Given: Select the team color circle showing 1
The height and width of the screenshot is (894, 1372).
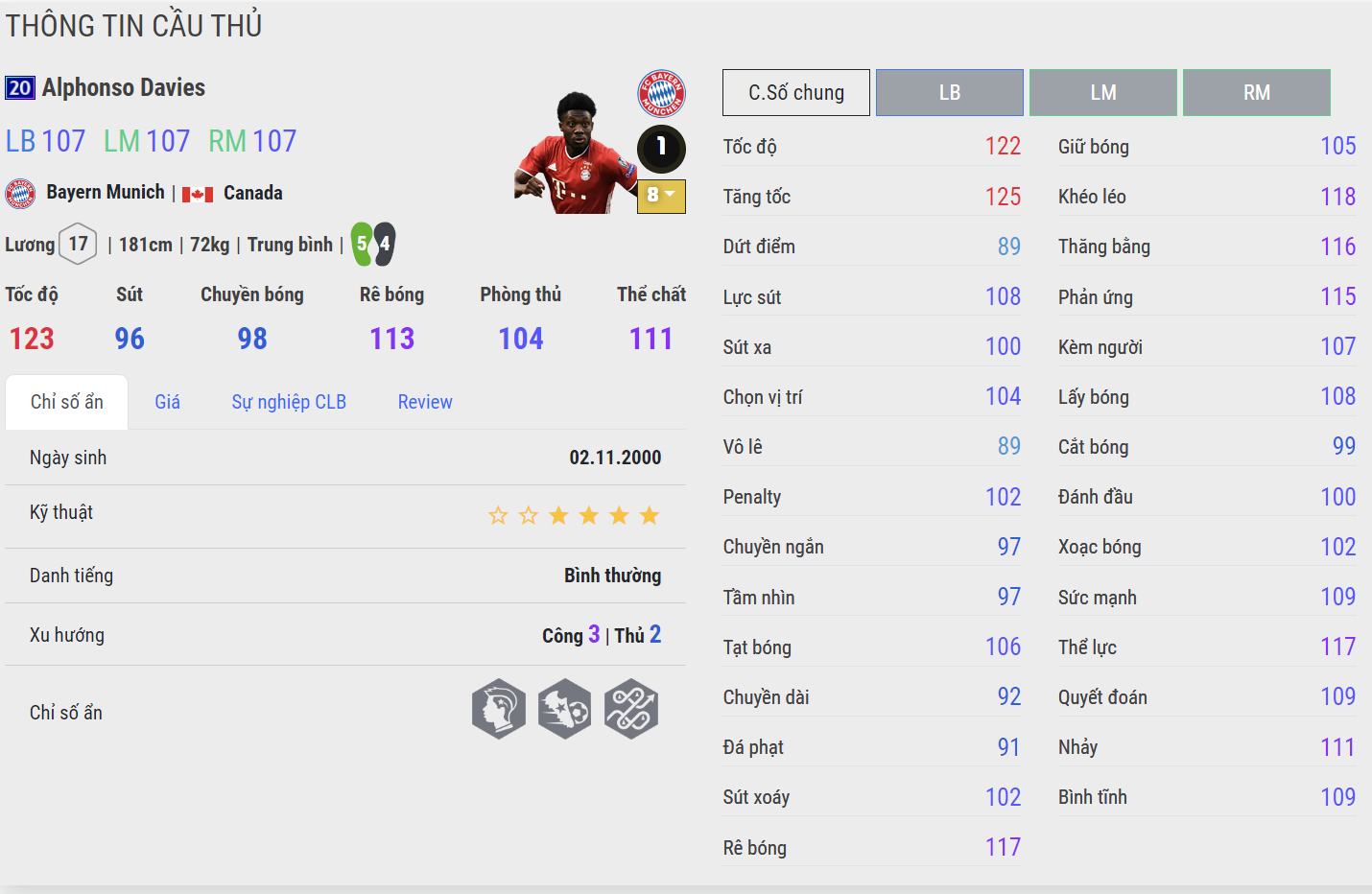Looking at the screenshot, I should pos(661,150).
